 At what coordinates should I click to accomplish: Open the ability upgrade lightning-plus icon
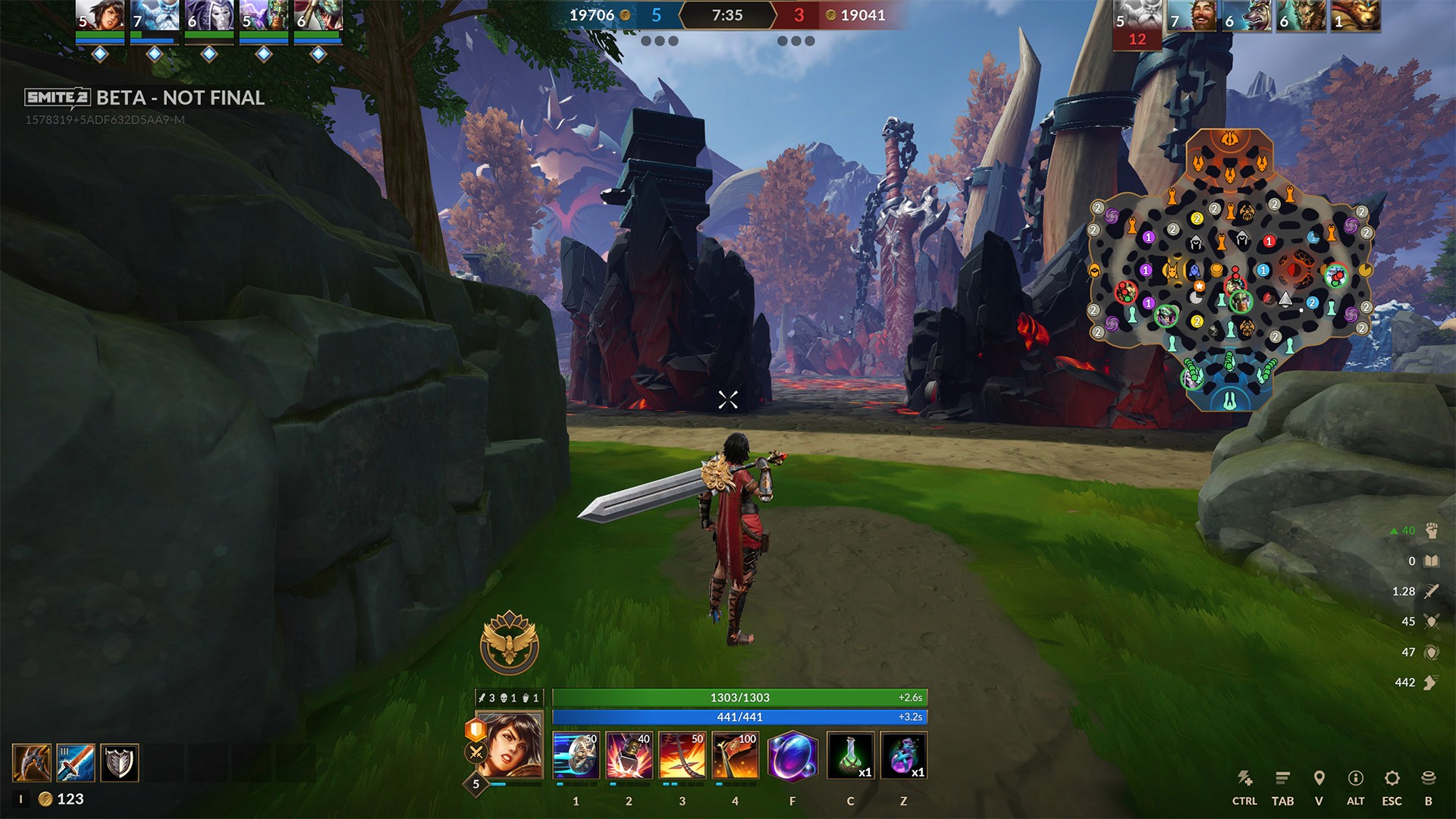click(1244, 778)
